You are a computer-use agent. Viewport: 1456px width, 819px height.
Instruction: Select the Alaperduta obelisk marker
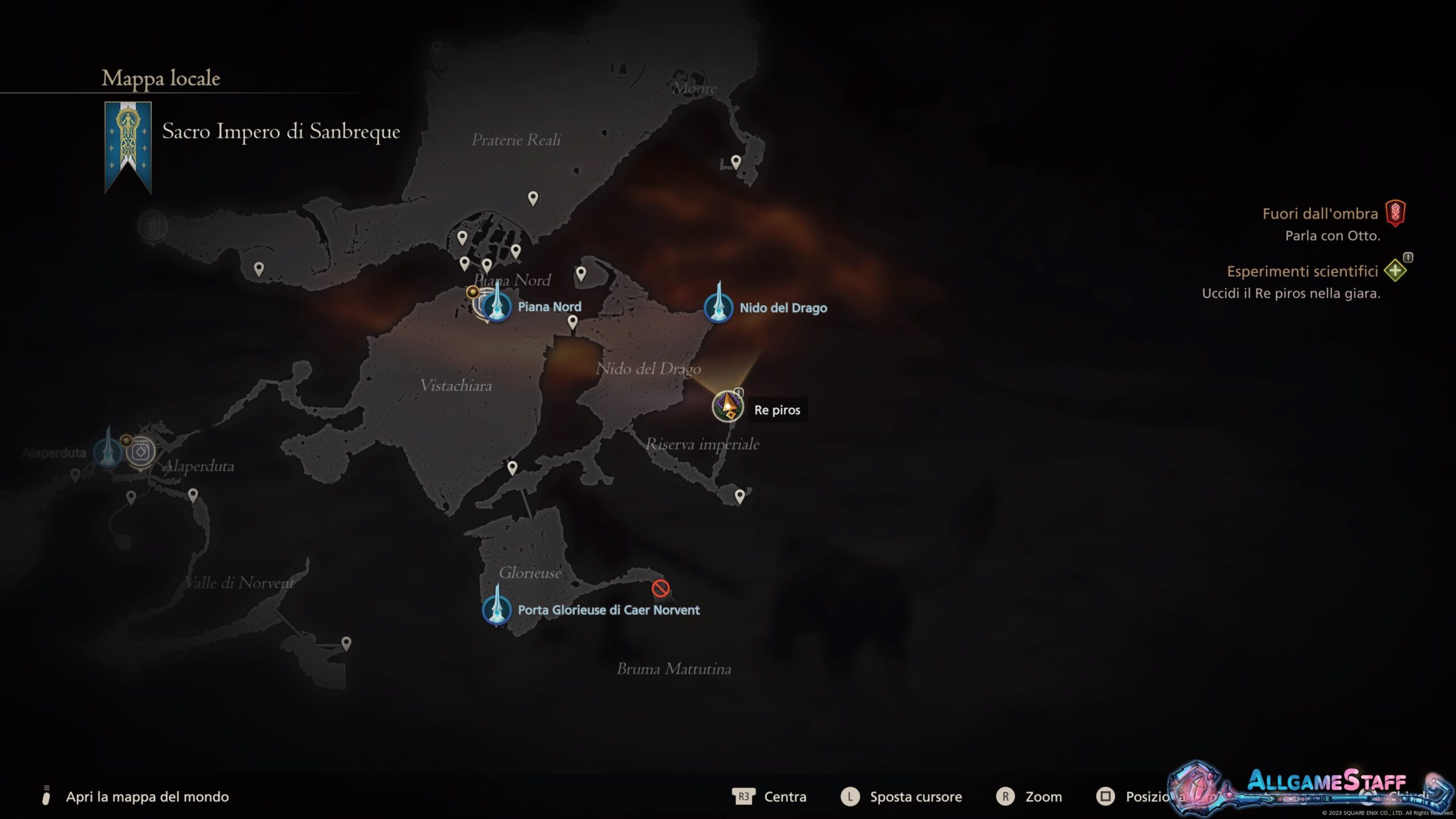(x=107, y=452)
